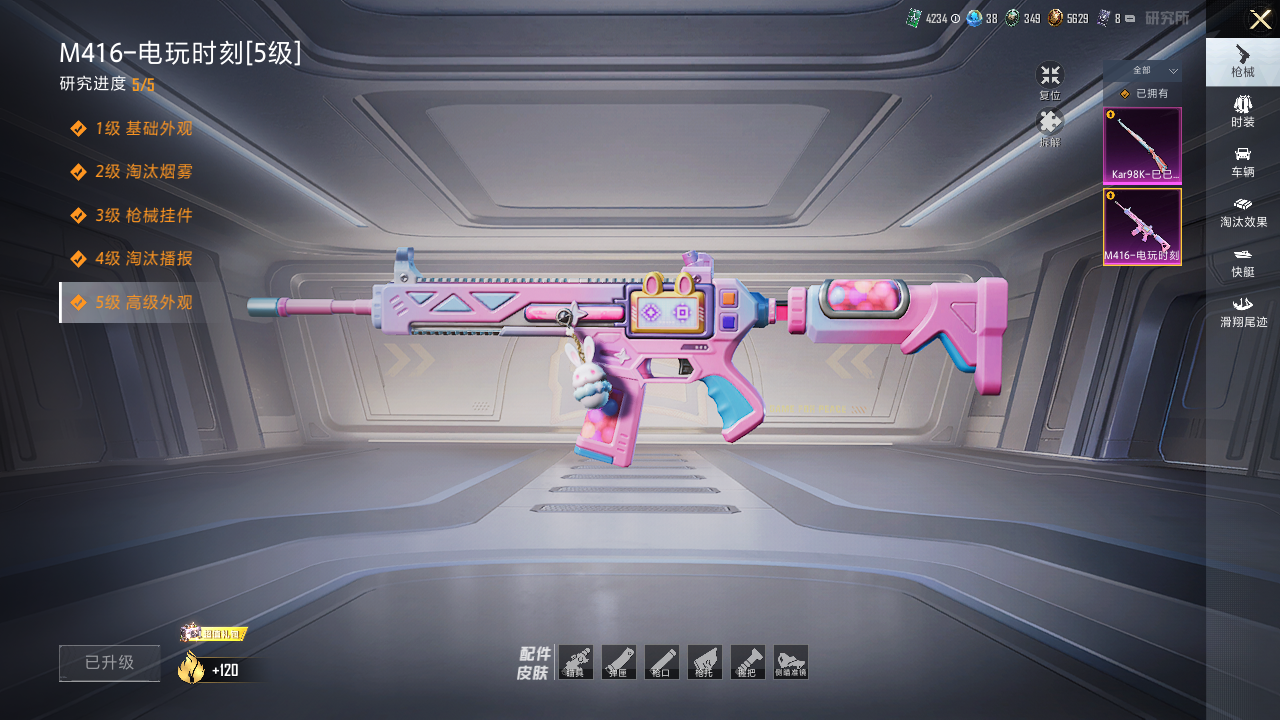Click the 拆解 disassemble button
The height and width of the screenshot is (720, 1280).
point(1050,128)
